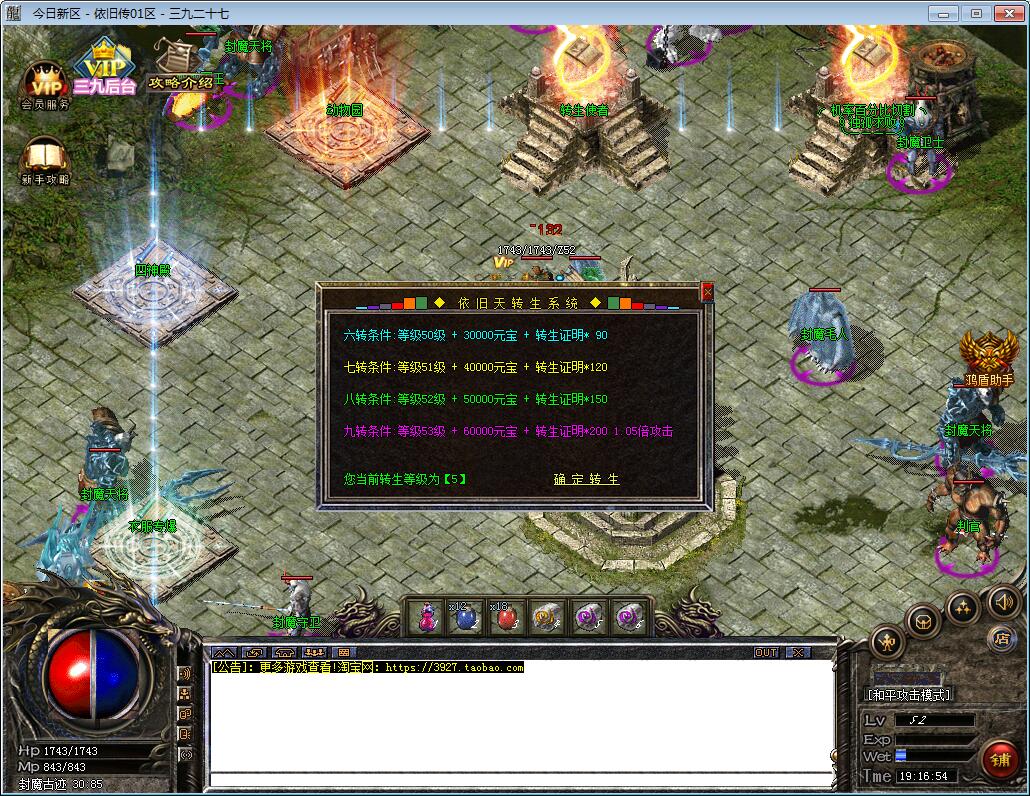The width and height of the screenshot is (1030, 796).
Task: Open the bag chest round button
Action: [x=923, y=621]
